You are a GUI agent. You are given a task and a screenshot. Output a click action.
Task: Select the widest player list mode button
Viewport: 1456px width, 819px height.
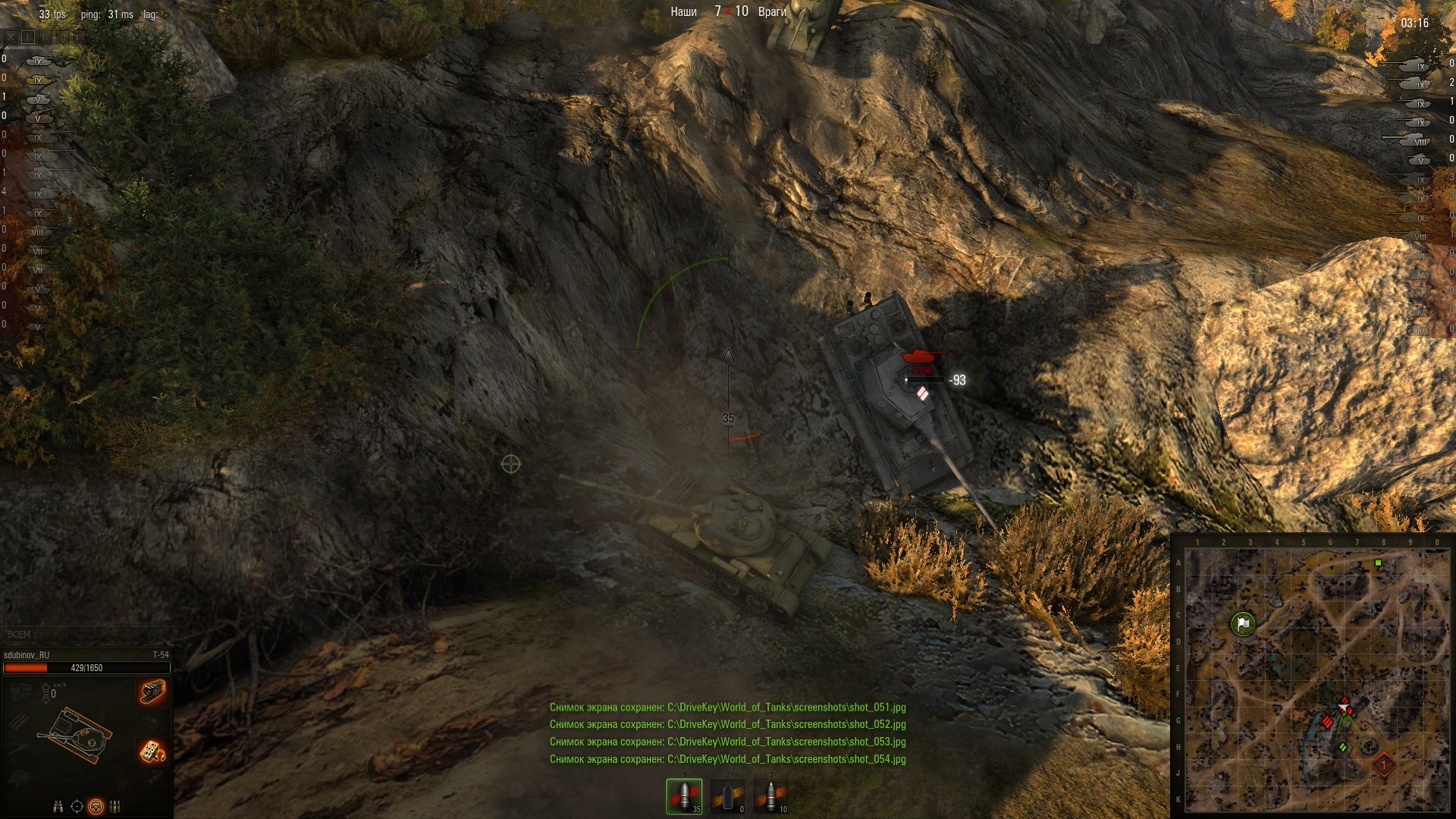point(80,36)
